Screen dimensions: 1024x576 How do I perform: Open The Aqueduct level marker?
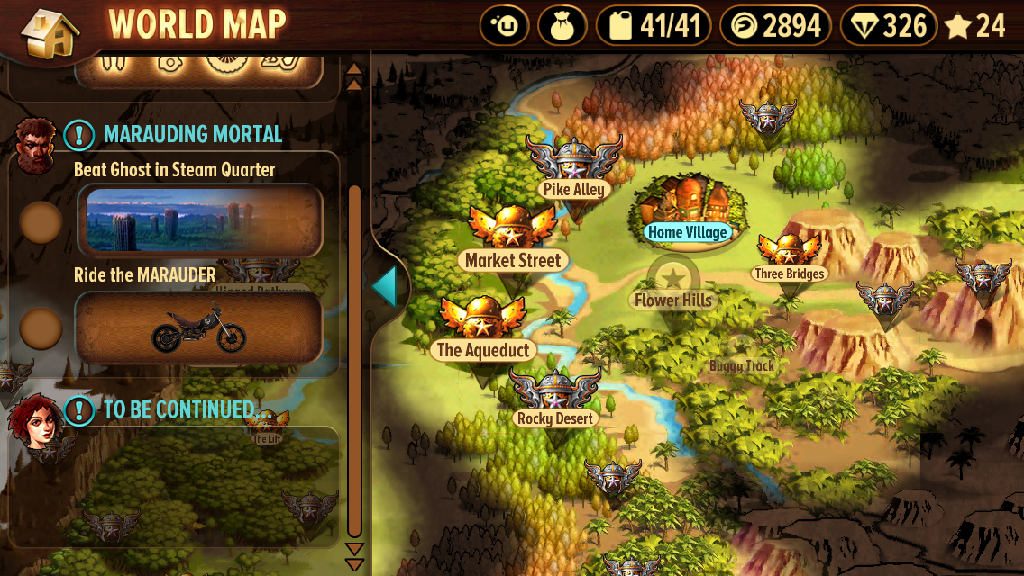tap(483, 332)
